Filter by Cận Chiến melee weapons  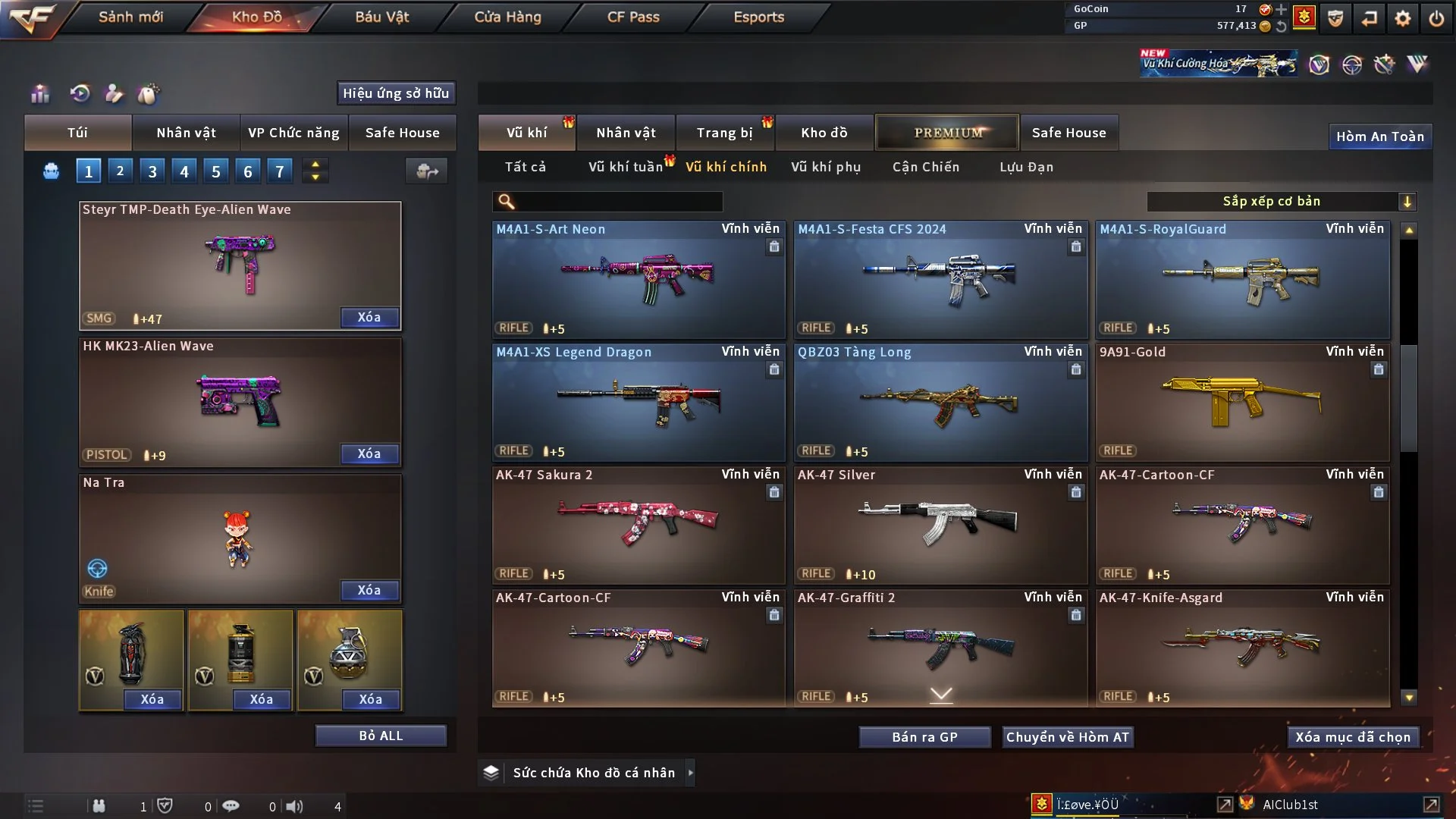pos(925,167)
